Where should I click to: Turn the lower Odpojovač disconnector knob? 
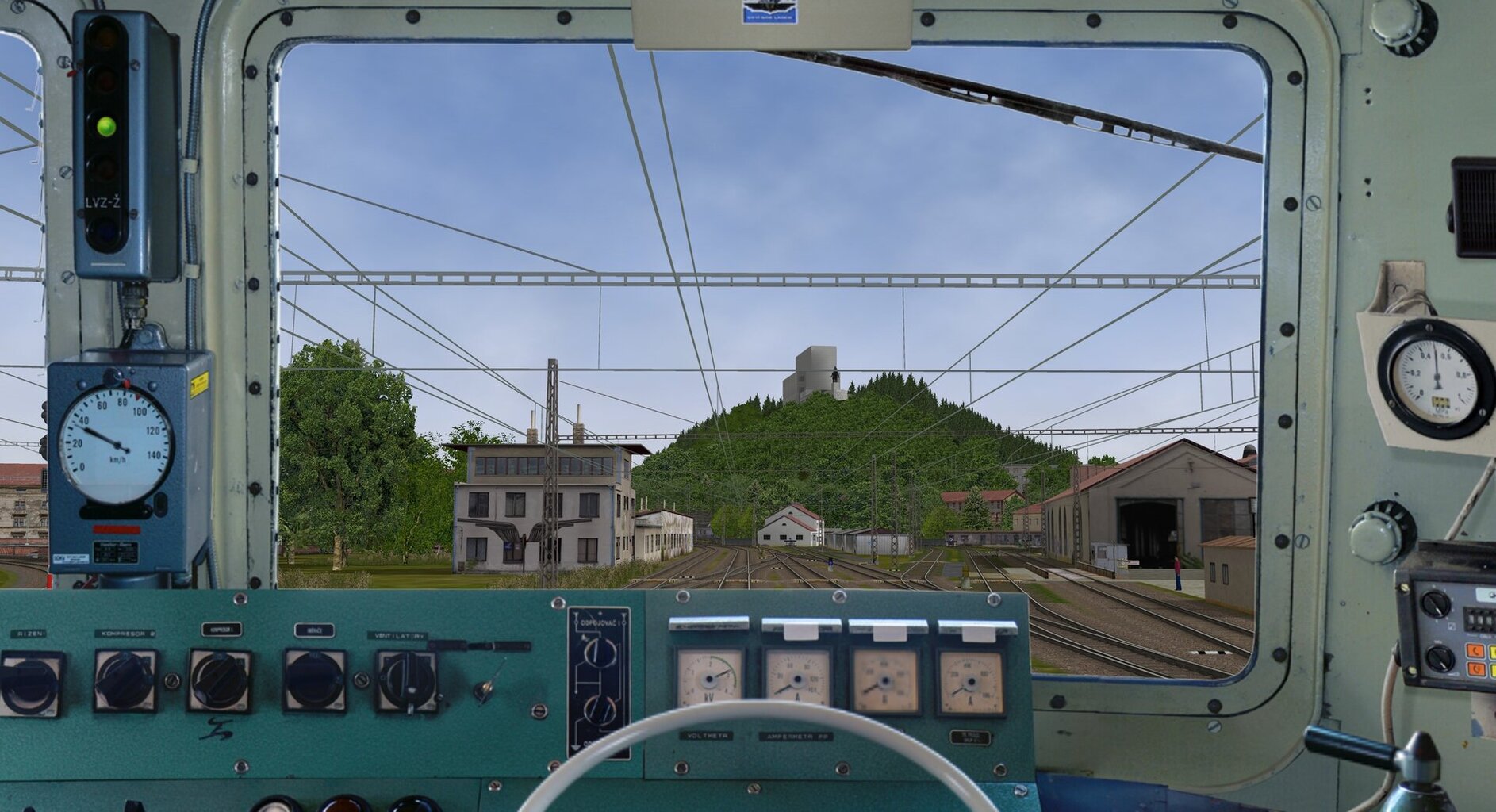(600, 710)
